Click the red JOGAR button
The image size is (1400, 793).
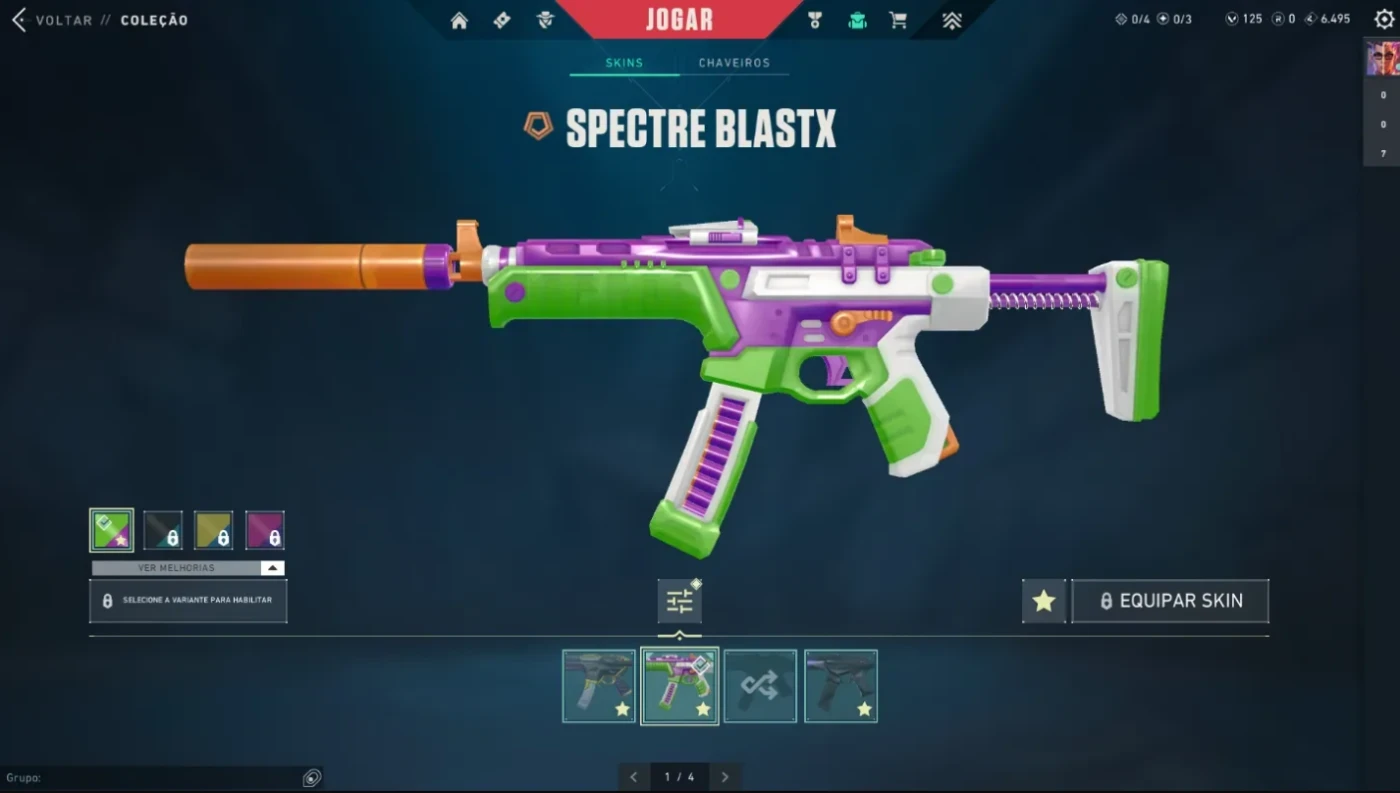[x=679, y=20]
